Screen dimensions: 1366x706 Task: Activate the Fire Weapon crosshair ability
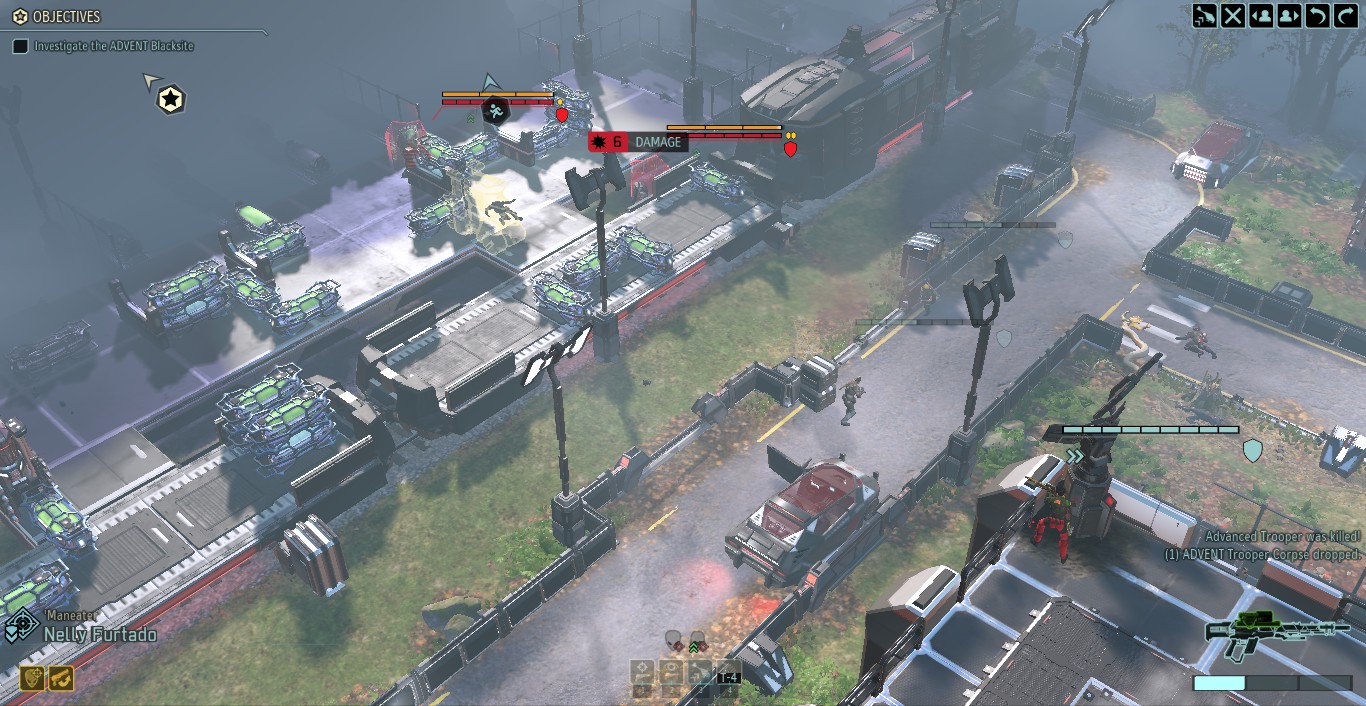click(642, 672)
